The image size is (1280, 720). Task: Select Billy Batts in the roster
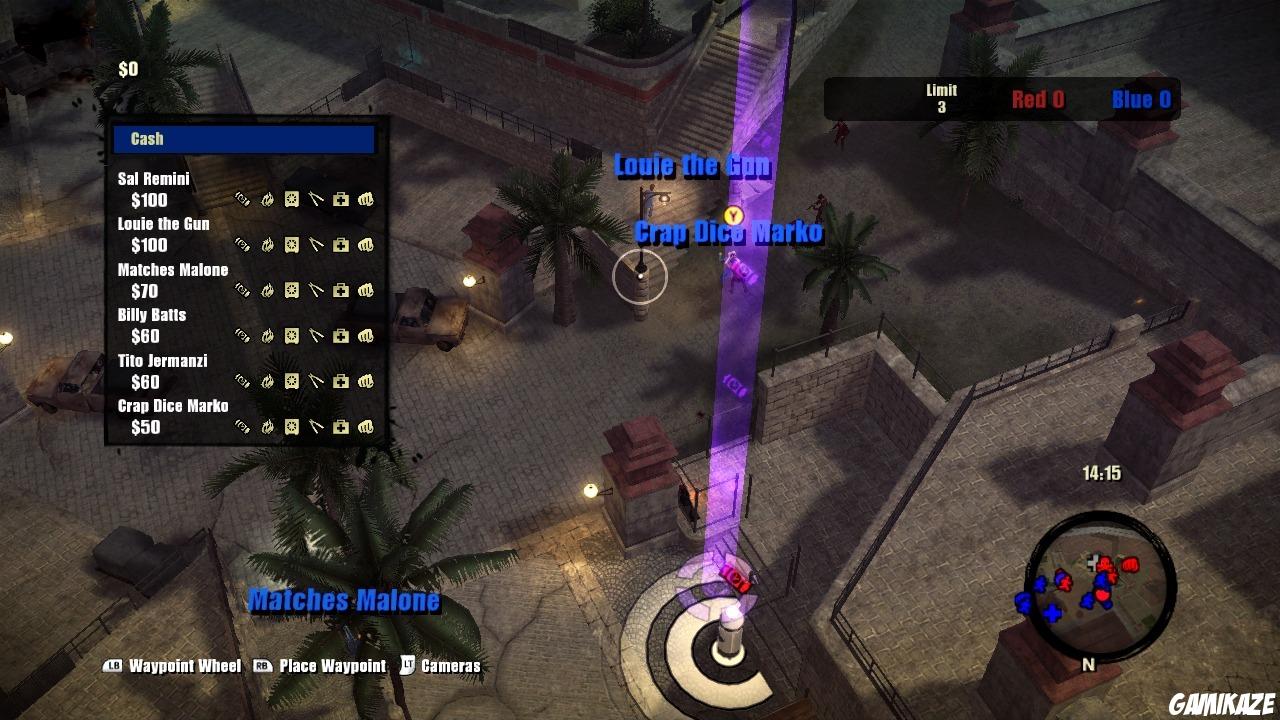tap(152, 315)
